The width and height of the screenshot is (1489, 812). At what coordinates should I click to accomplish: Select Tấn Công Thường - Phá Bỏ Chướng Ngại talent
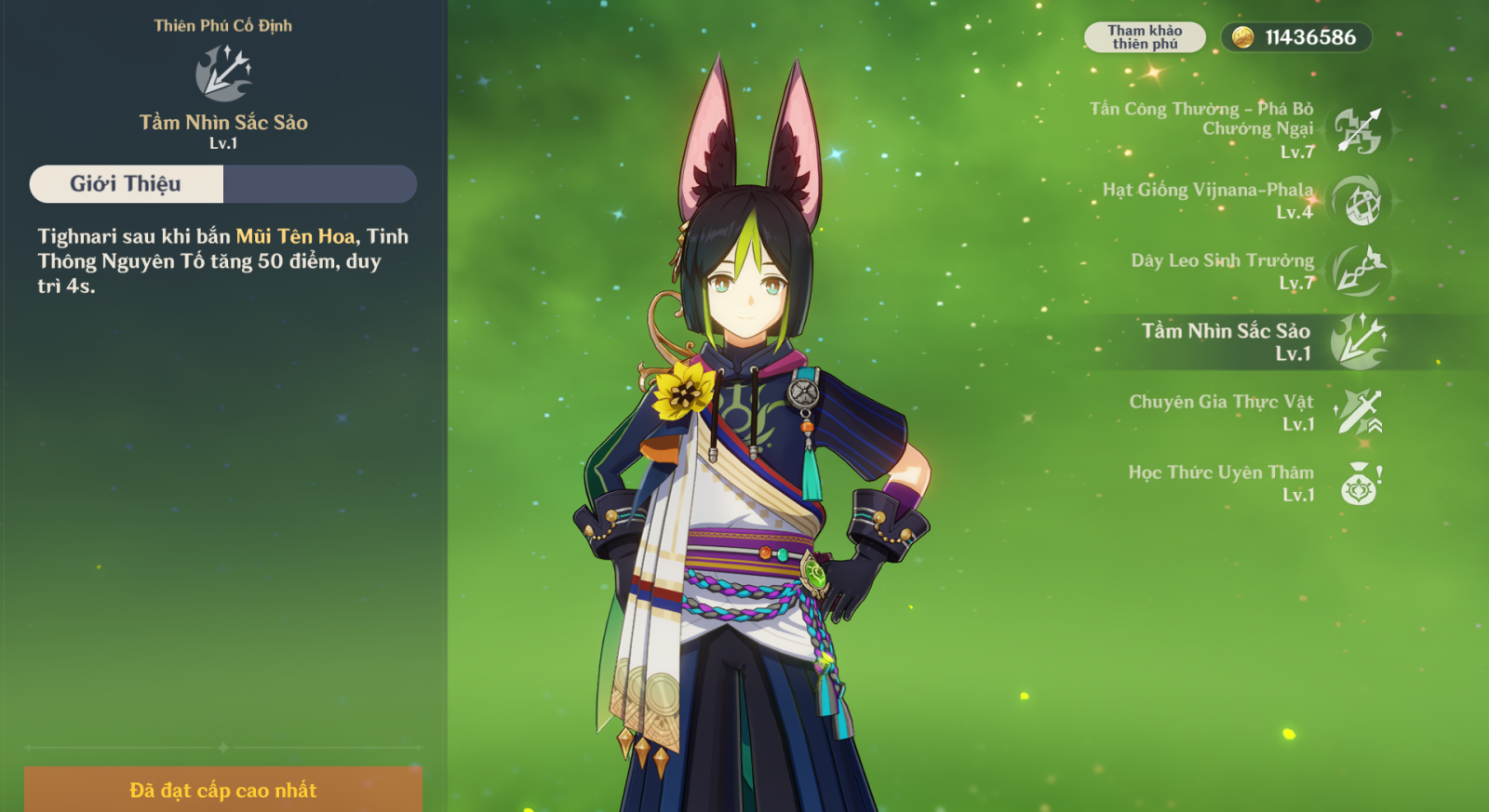point(1358,130)
